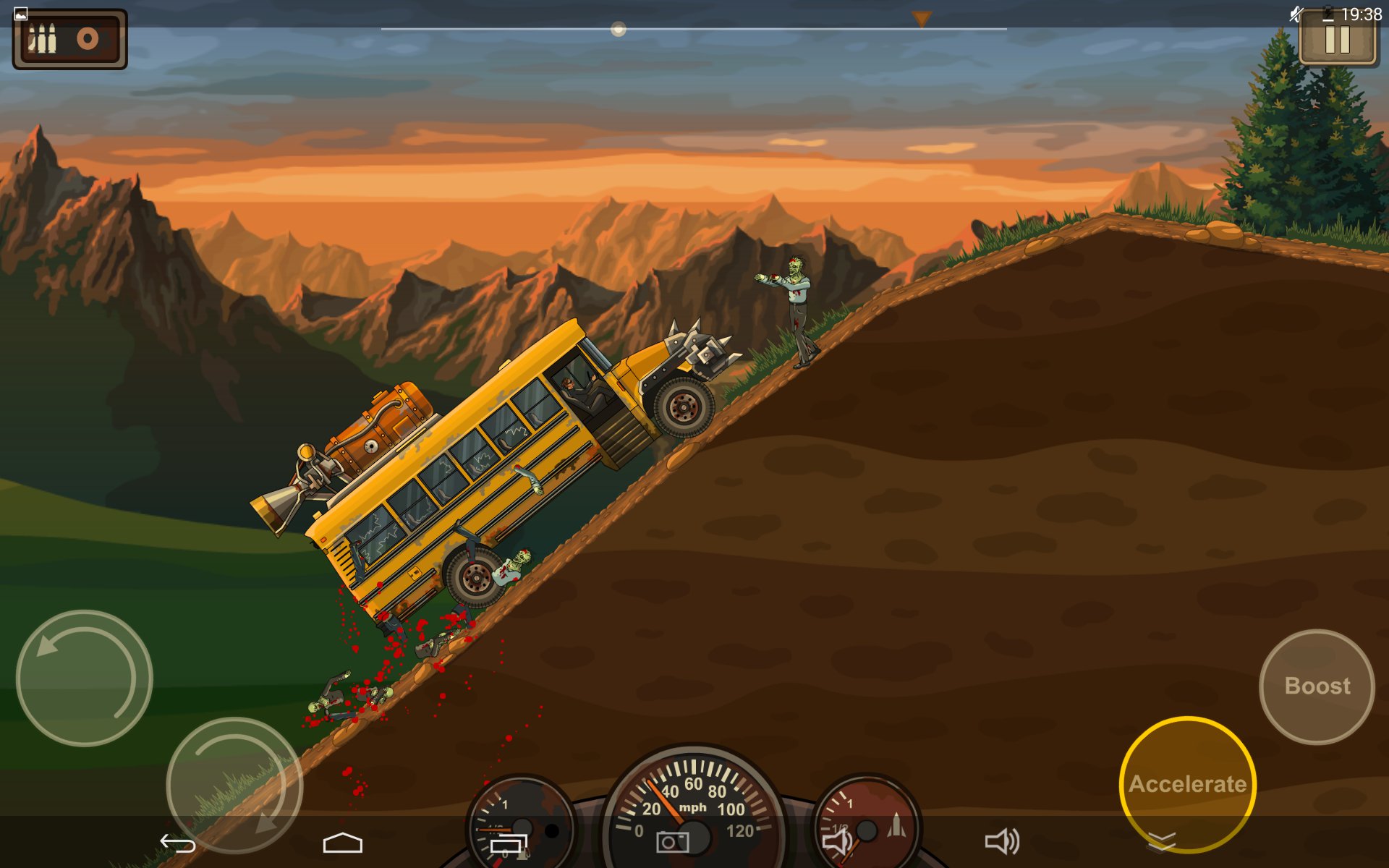The height and width of the screenshot is (868, 1389).
Task: Open the recent apps overview
Action: [x=509, y=843]
